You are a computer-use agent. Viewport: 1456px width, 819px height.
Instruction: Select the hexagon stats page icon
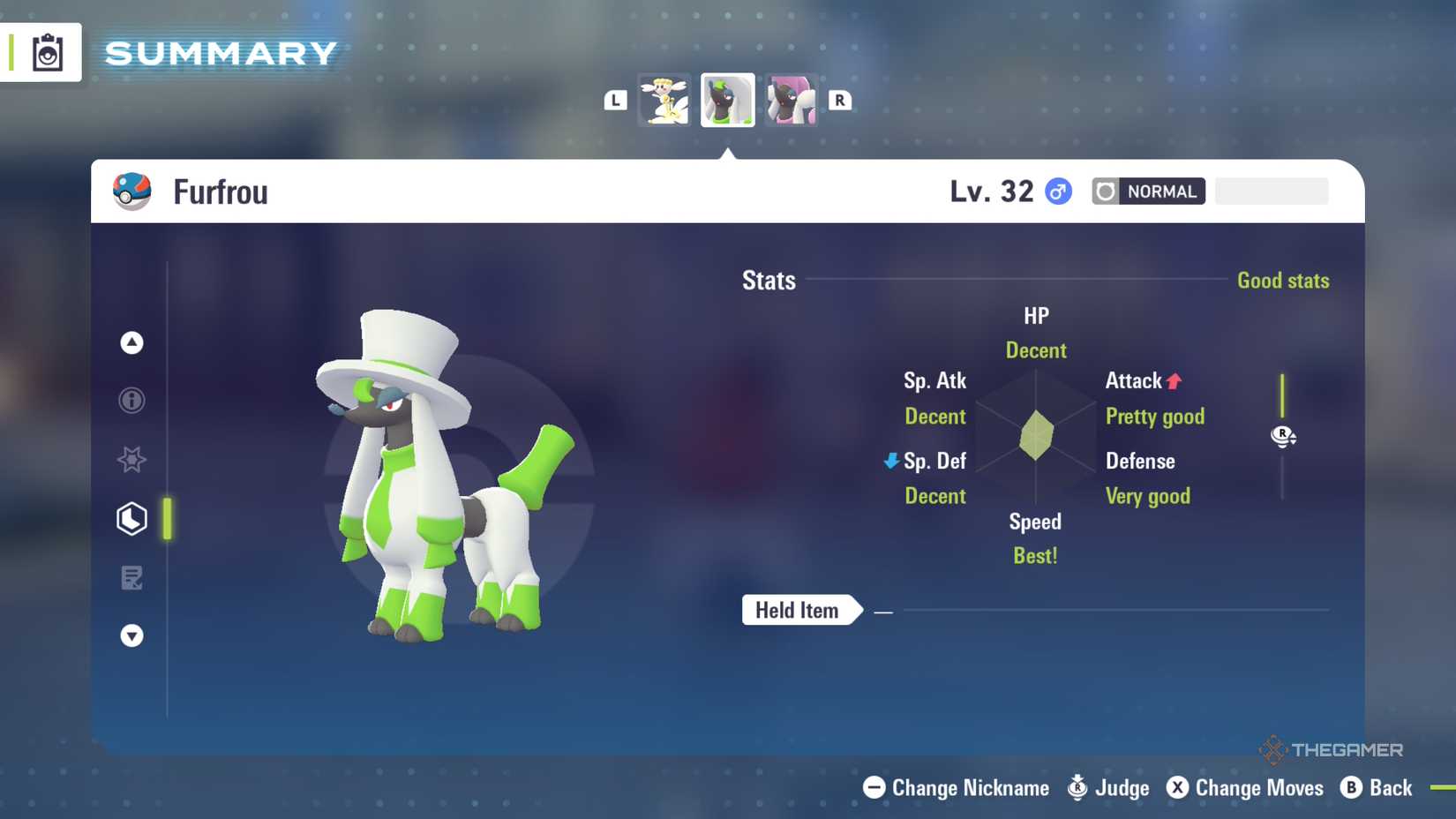click(131, 519)
